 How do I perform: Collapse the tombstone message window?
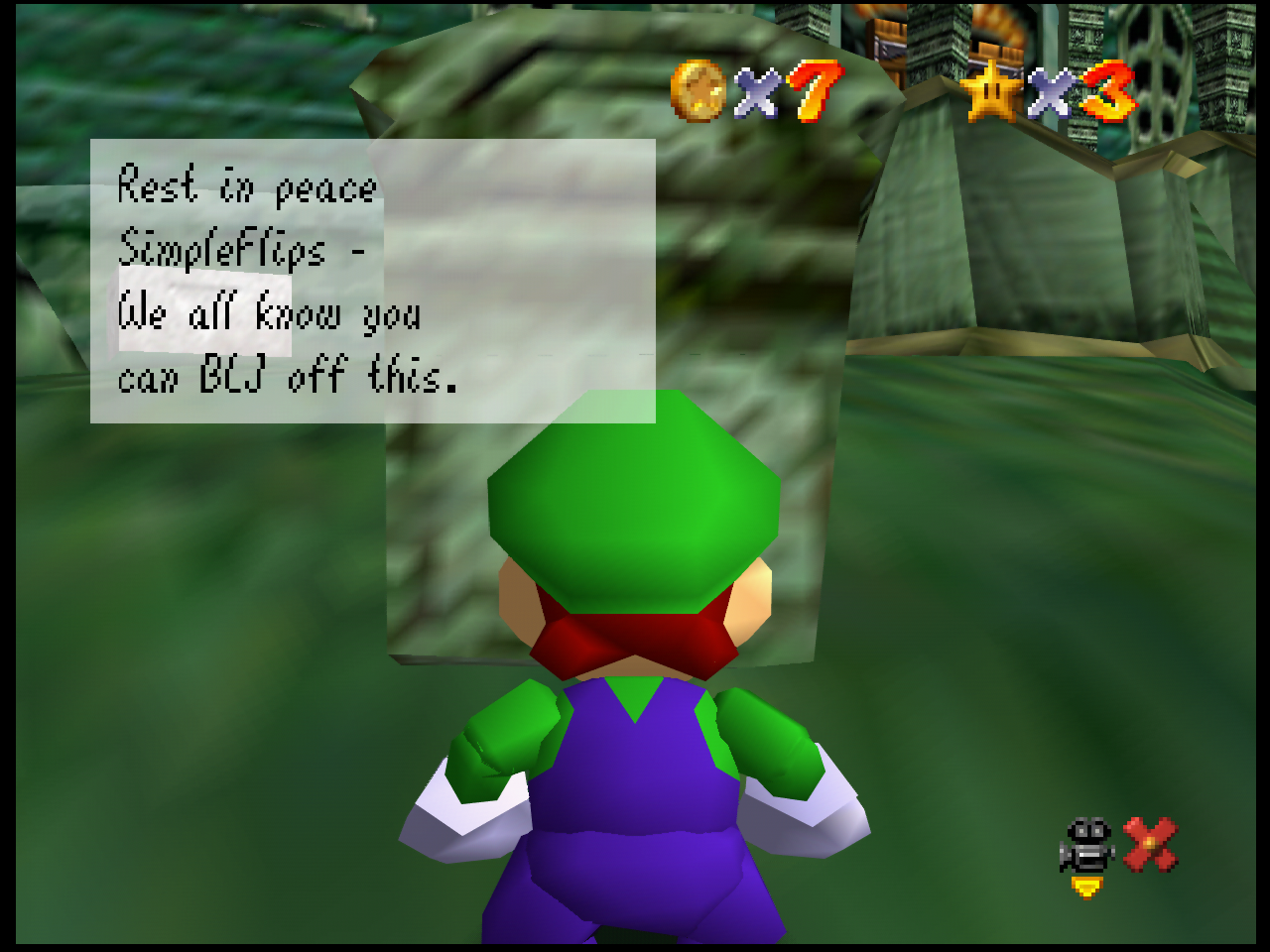tap(373, 281)
